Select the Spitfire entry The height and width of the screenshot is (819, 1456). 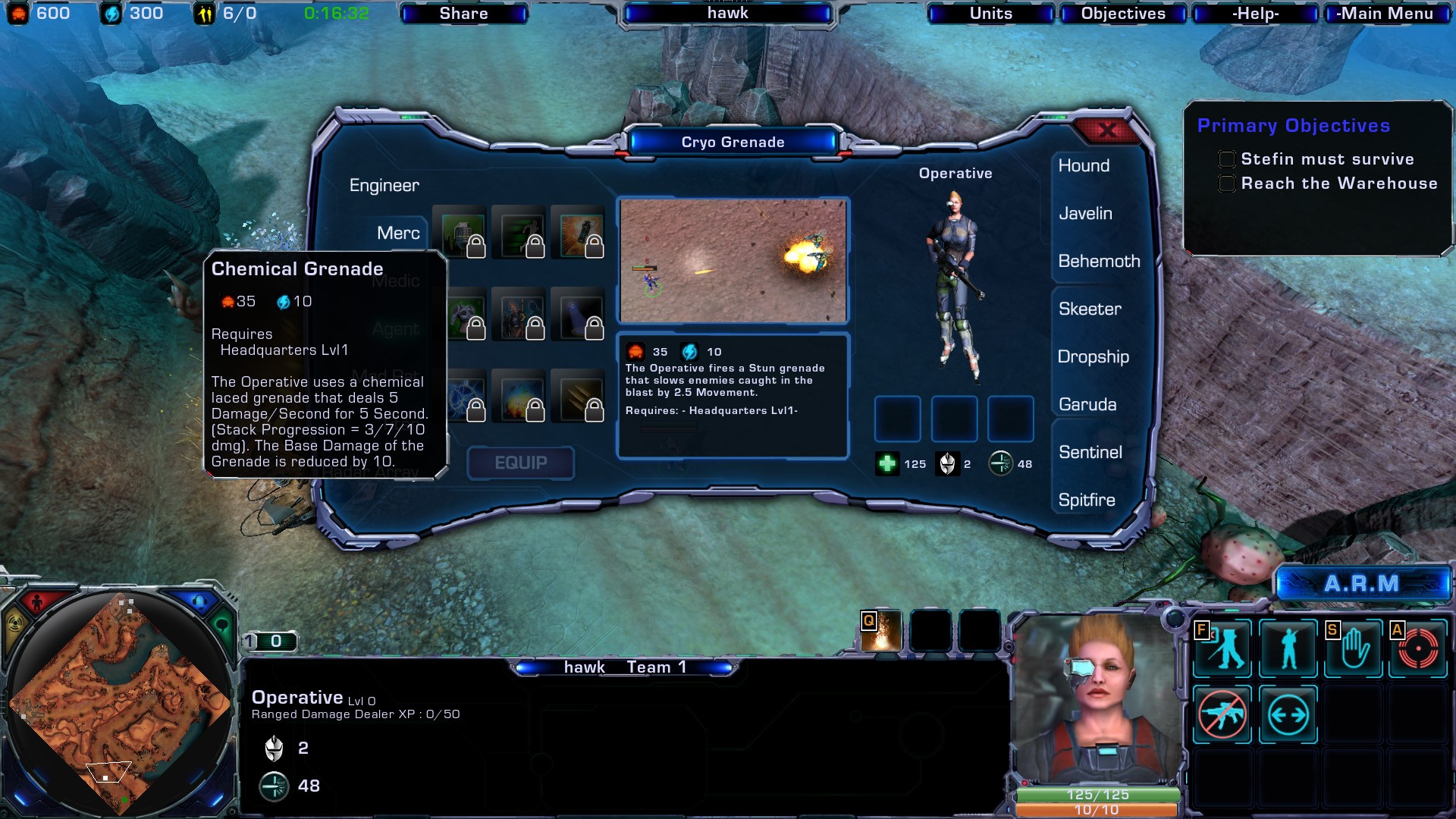coord(1087,500)
